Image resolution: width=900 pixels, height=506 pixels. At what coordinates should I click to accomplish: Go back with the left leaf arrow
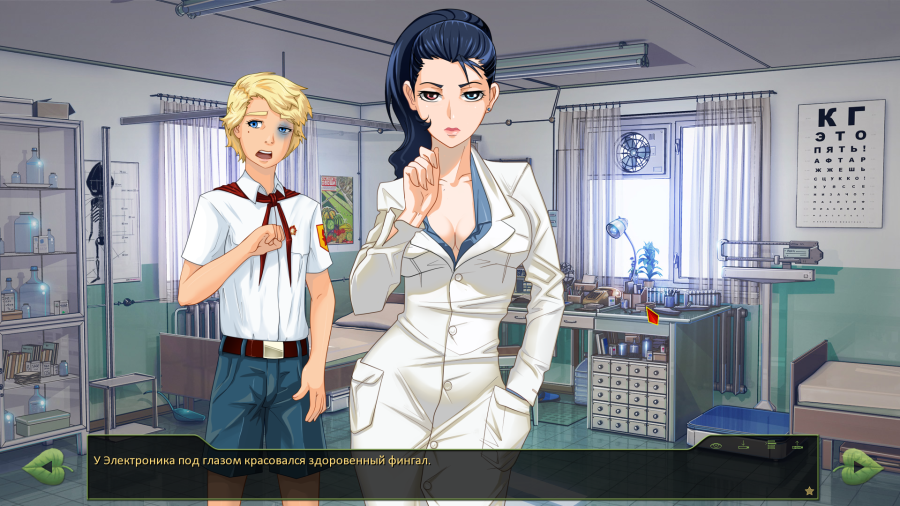tap(44, 466)
